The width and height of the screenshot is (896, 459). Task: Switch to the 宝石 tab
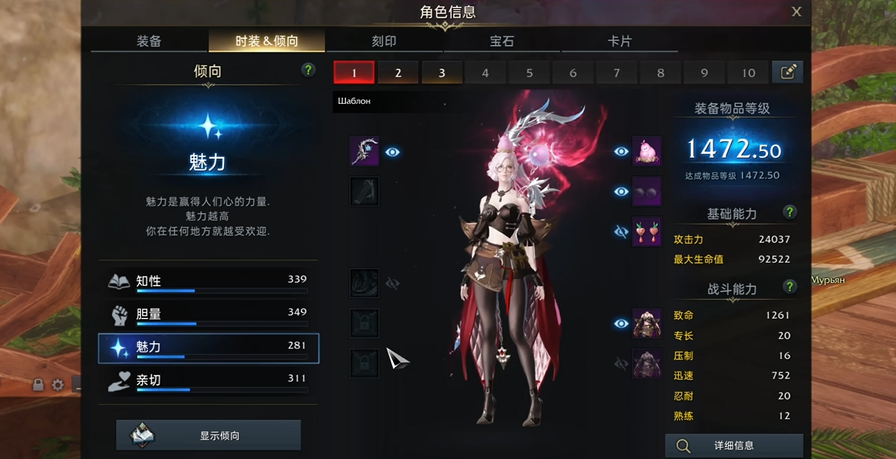pos(502,42)
